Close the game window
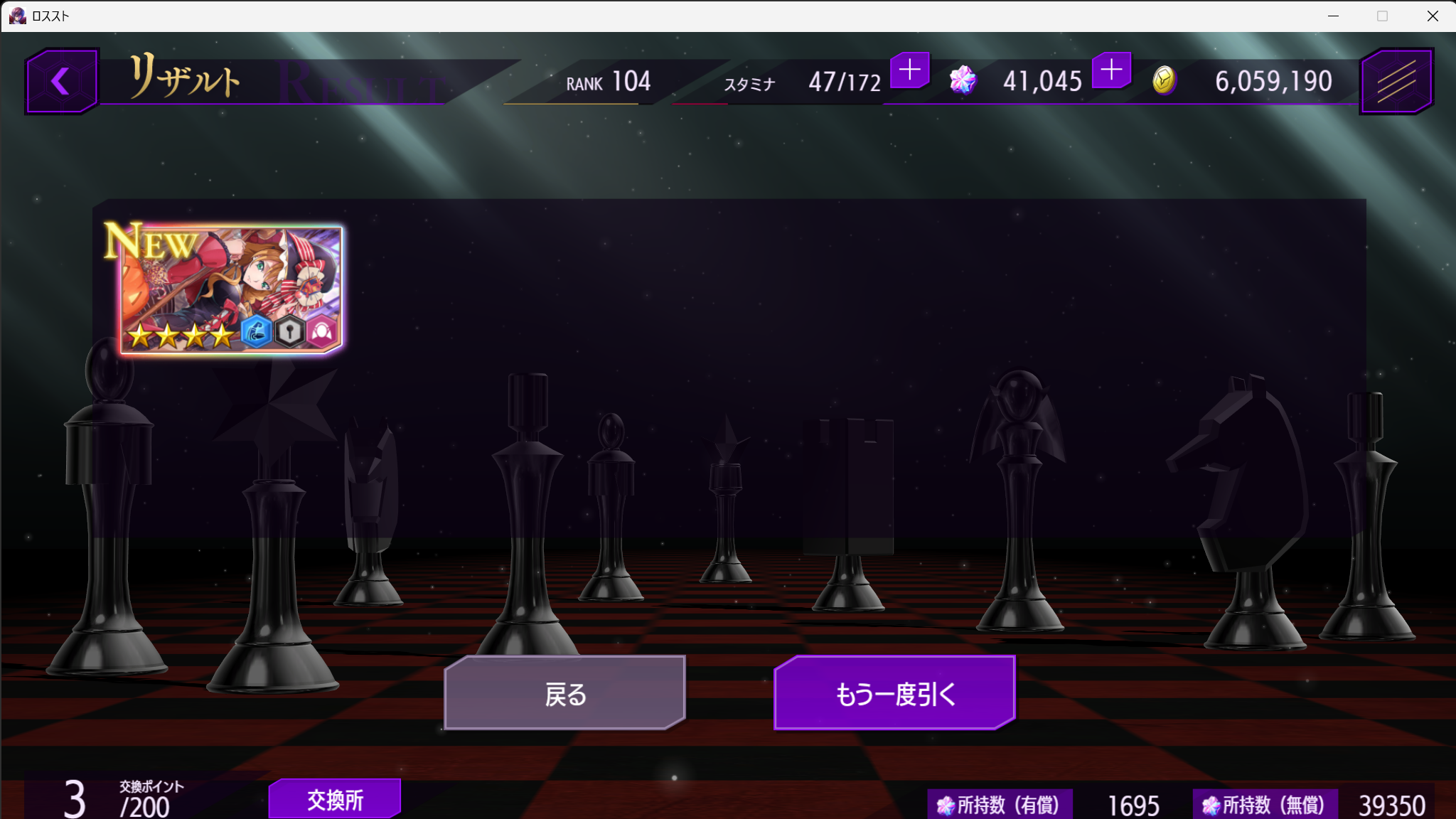Viewport: 1456px width, 819px height. point(1433,16)
